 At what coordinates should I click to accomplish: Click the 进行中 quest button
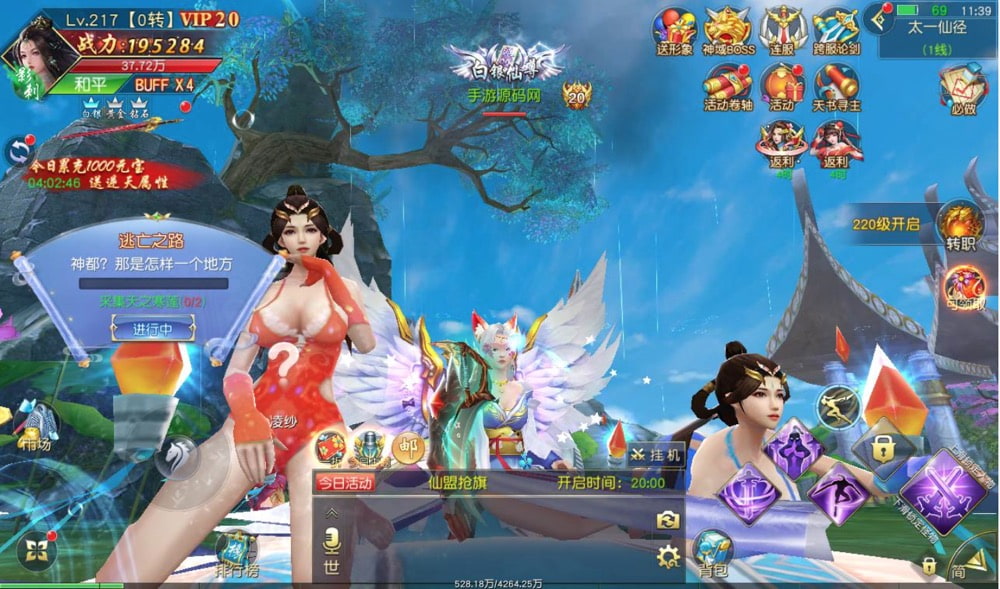[x=140, y=329]
